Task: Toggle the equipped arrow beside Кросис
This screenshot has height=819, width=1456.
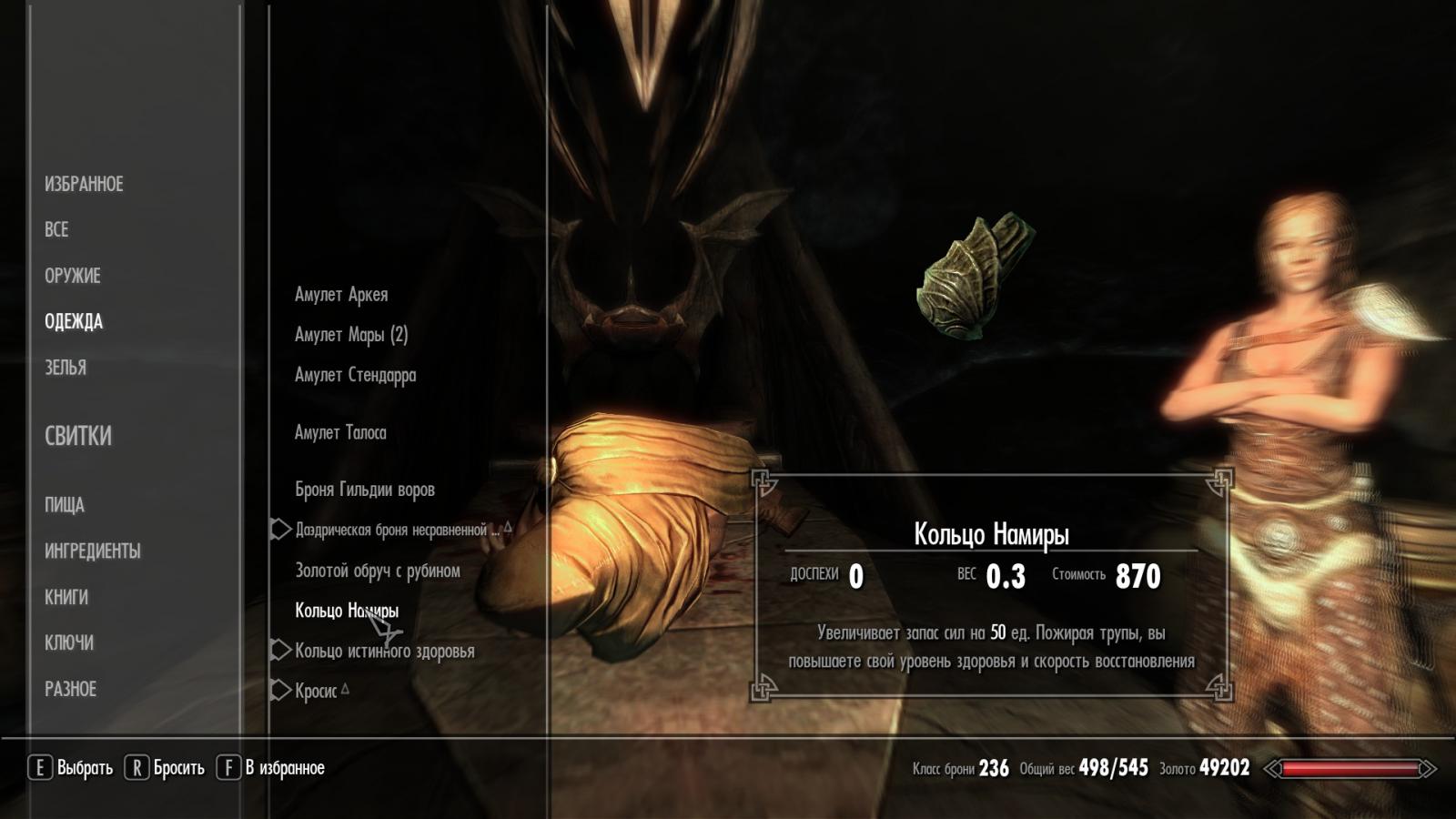Action: coord(279,690)
